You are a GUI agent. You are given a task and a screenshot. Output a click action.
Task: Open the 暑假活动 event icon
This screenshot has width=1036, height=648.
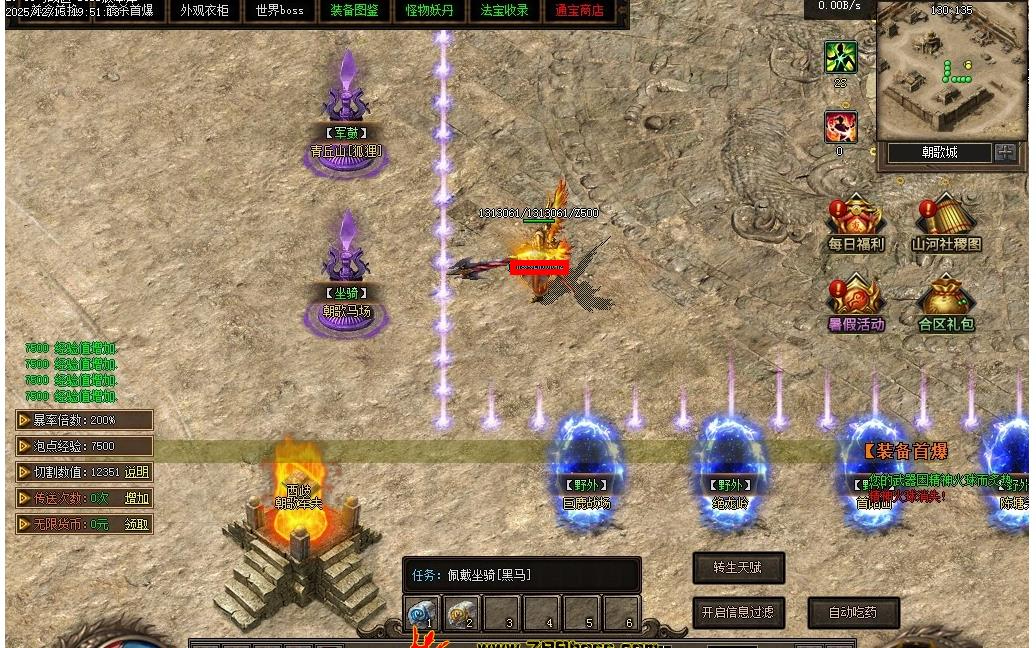(856, 302)
